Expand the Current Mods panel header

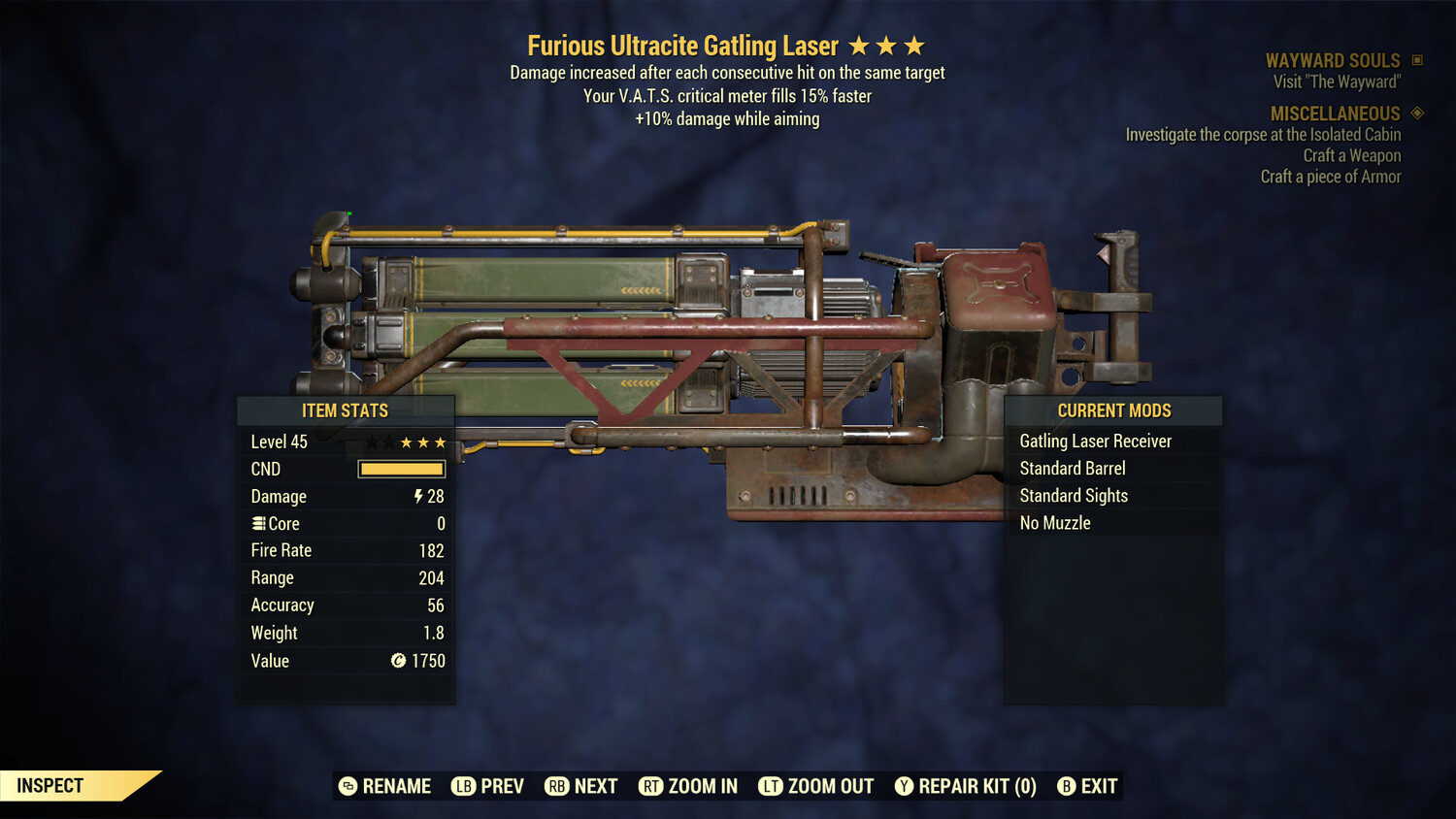pos(1113,410)
